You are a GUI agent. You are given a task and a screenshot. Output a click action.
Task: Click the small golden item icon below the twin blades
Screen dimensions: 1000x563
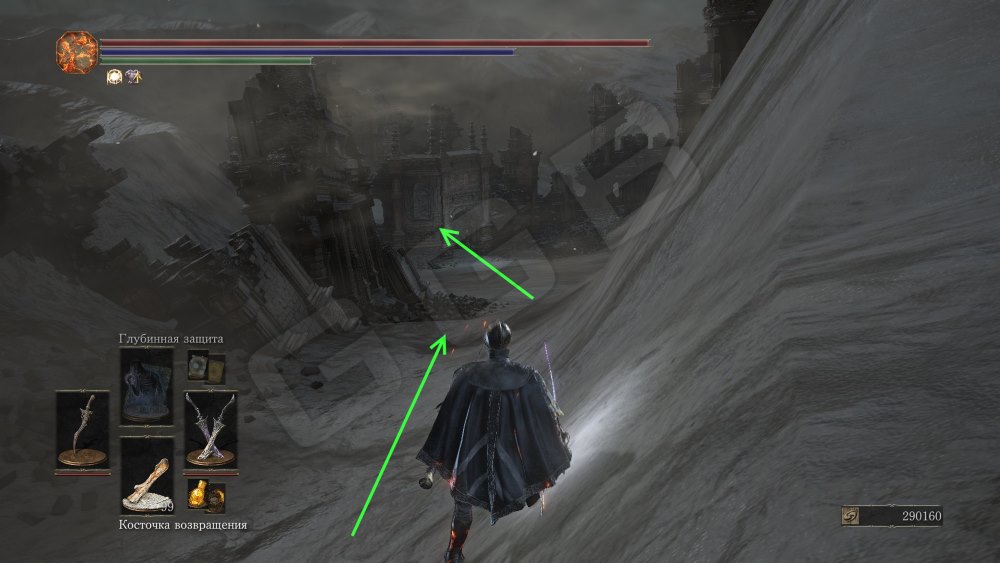click(206, 492)
